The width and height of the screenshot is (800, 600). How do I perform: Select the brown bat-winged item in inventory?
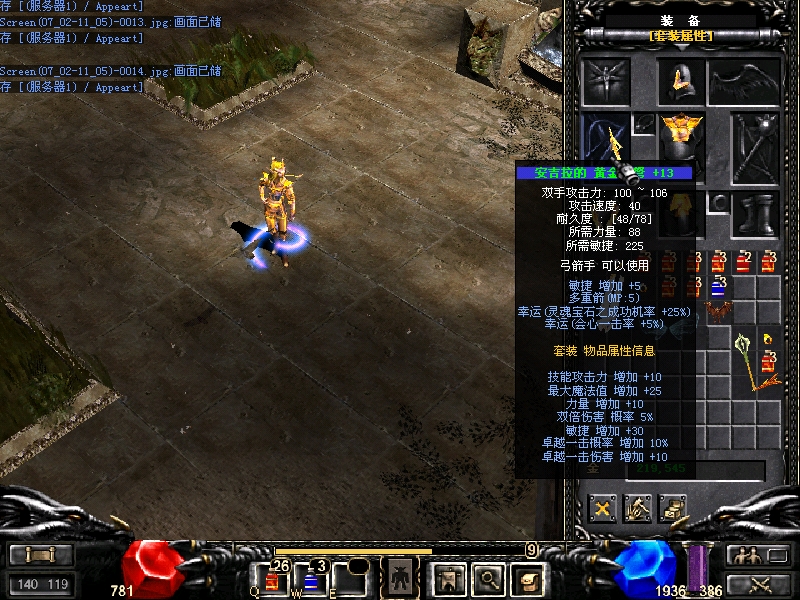tap(718, 312)
